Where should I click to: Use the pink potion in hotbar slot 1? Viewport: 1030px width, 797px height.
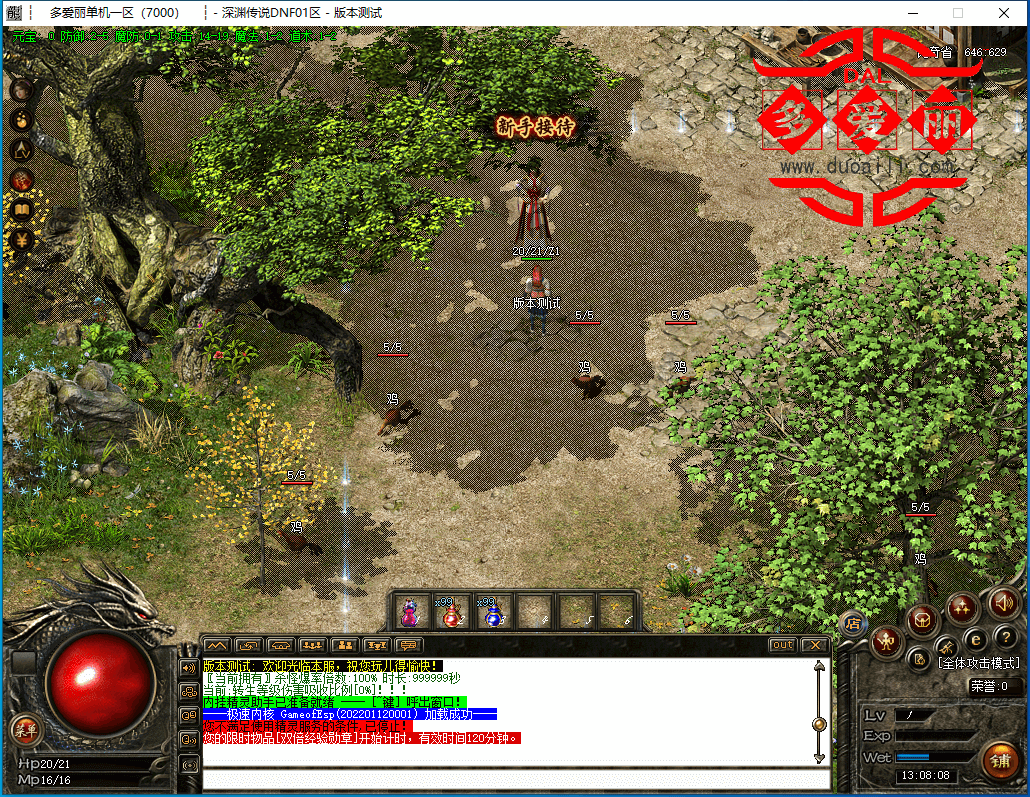coord(410,611)
